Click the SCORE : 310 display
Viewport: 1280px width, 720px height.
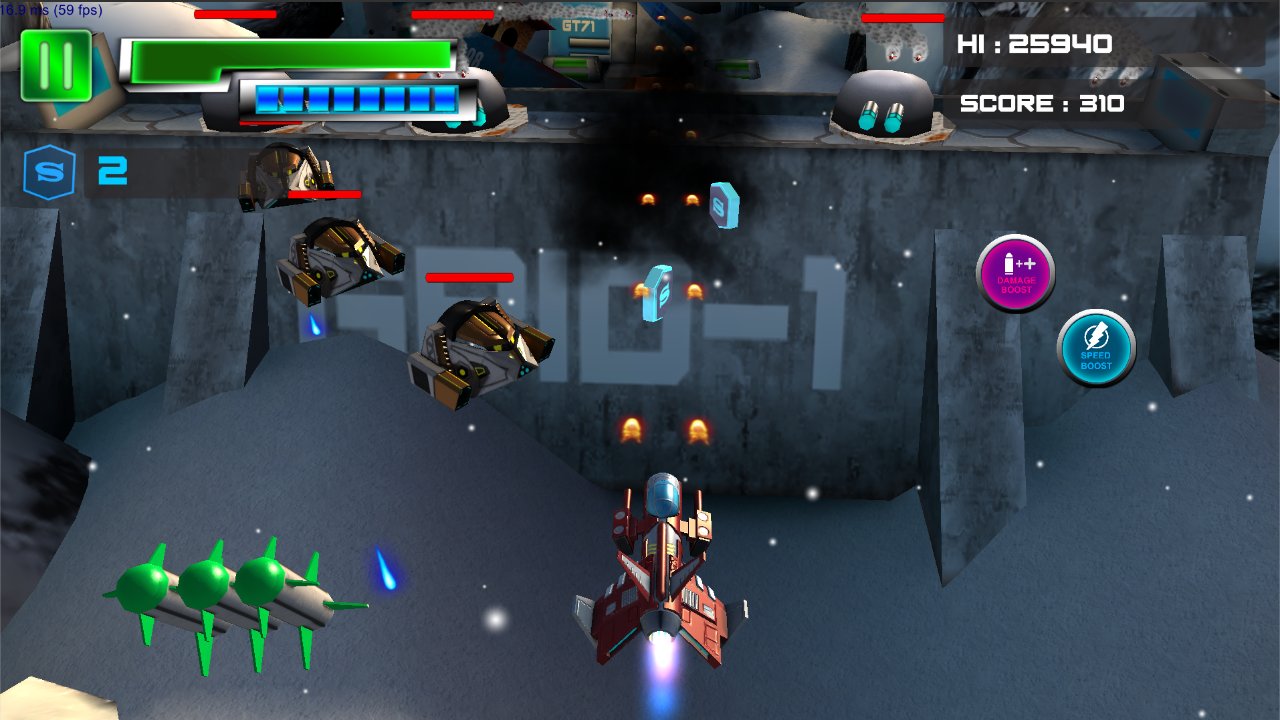pyautogui.click(x=1044, y=101)
